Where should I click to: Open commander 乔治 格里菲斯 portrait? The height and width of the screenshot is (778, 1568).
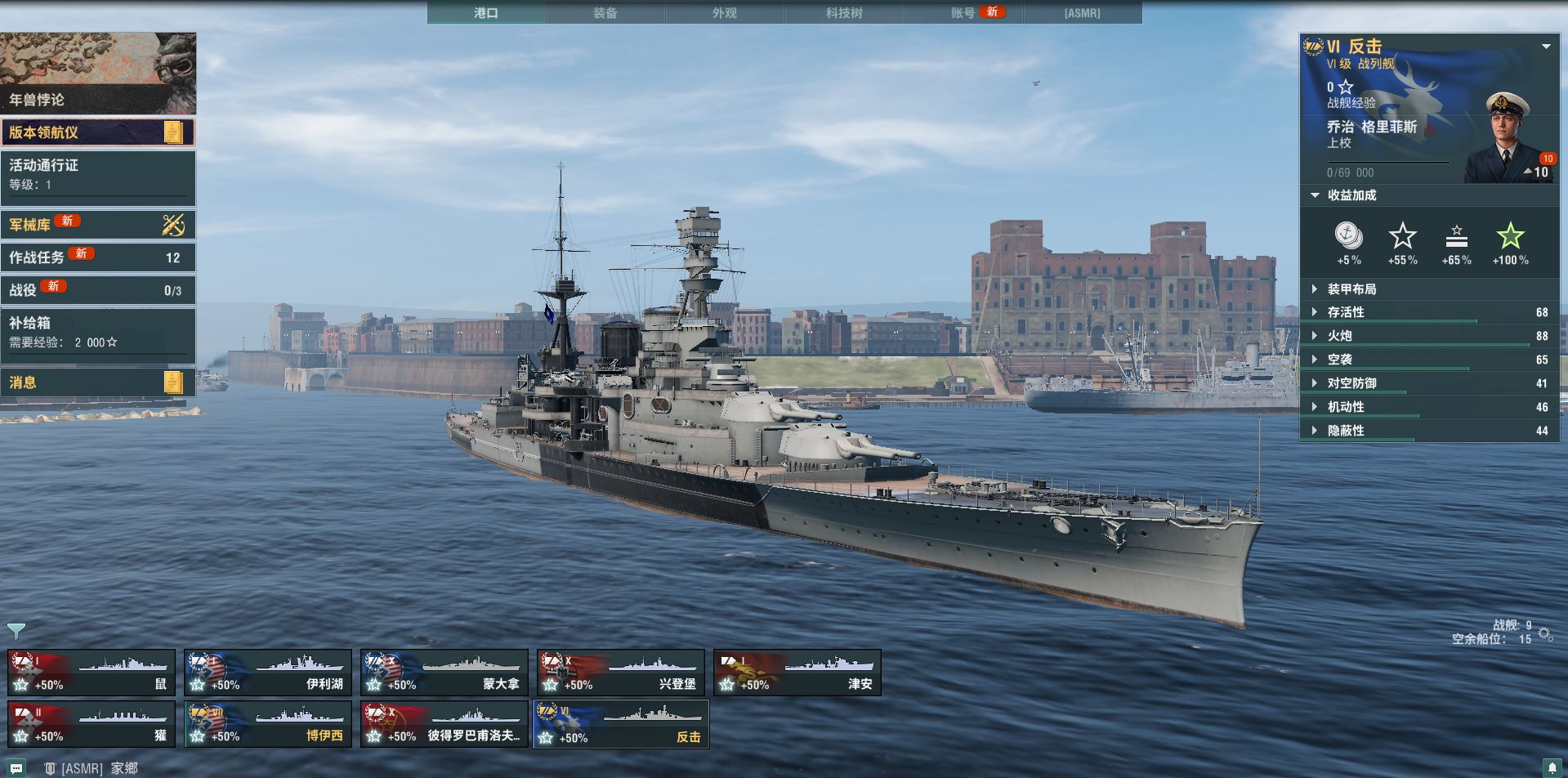tap(1508, 139)
